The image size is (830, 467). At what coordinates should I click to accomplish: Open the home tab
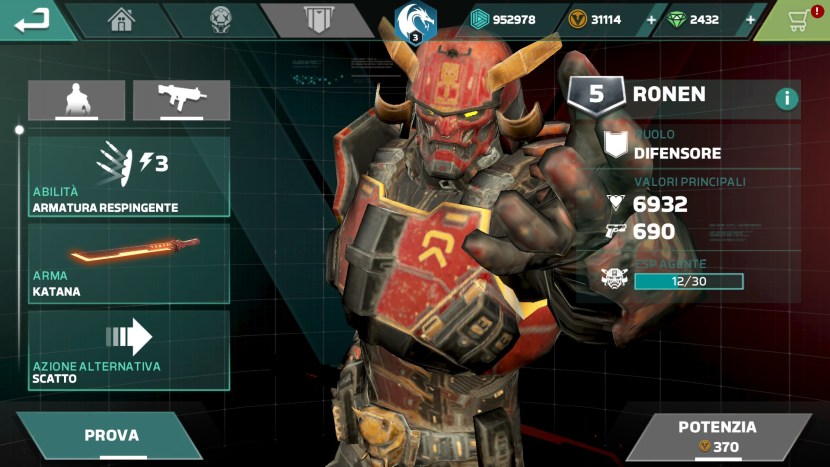(121, 20)
